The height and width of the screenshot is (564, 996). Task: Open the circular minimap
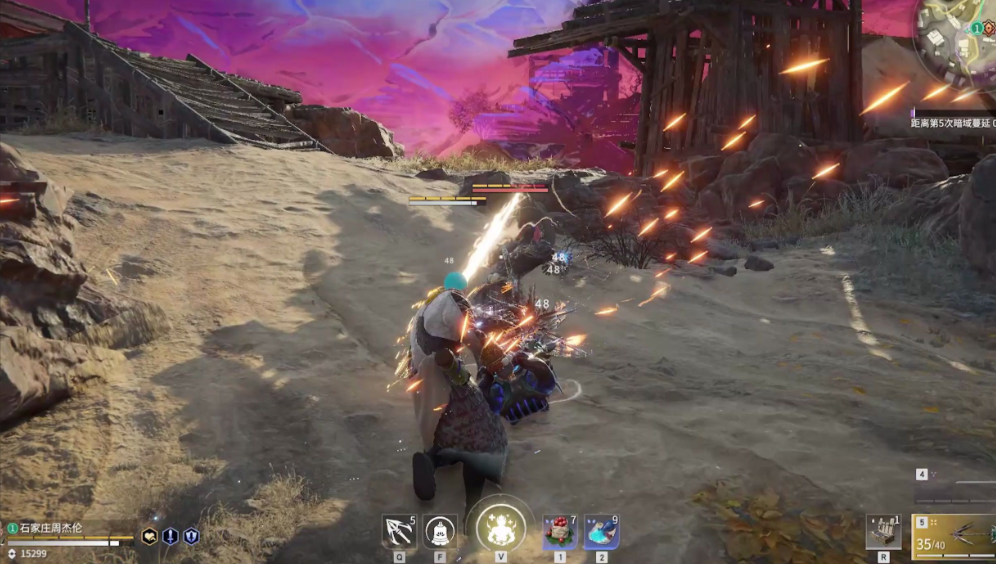(x=958, y=38)
